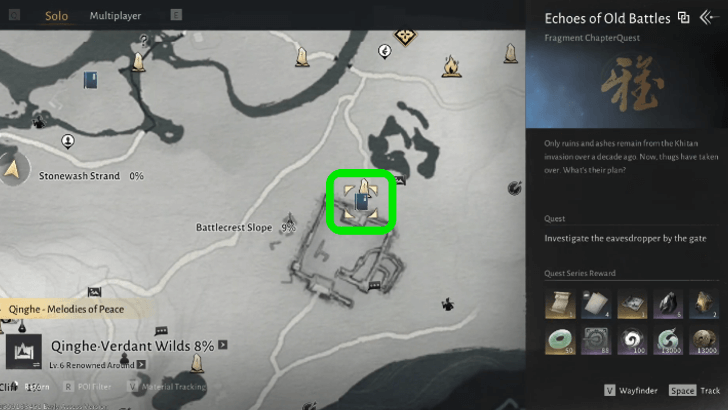This screenshot has width=728, height=410.
Task: Inspect the jade ring reward with 50
Action: [560, 340]
